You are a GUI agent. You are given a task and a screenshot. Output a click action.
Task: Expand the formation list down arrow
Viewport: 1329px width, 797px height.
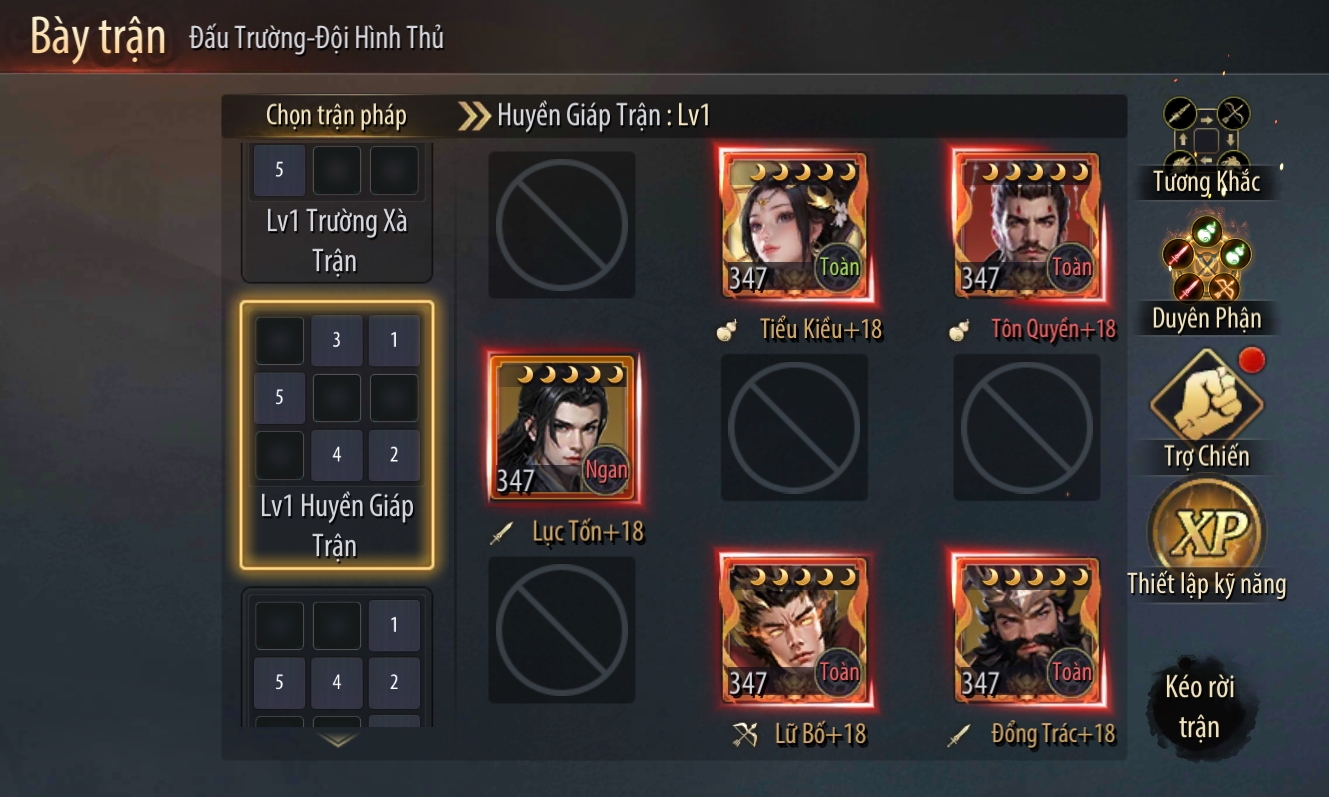tap(338, 741)
